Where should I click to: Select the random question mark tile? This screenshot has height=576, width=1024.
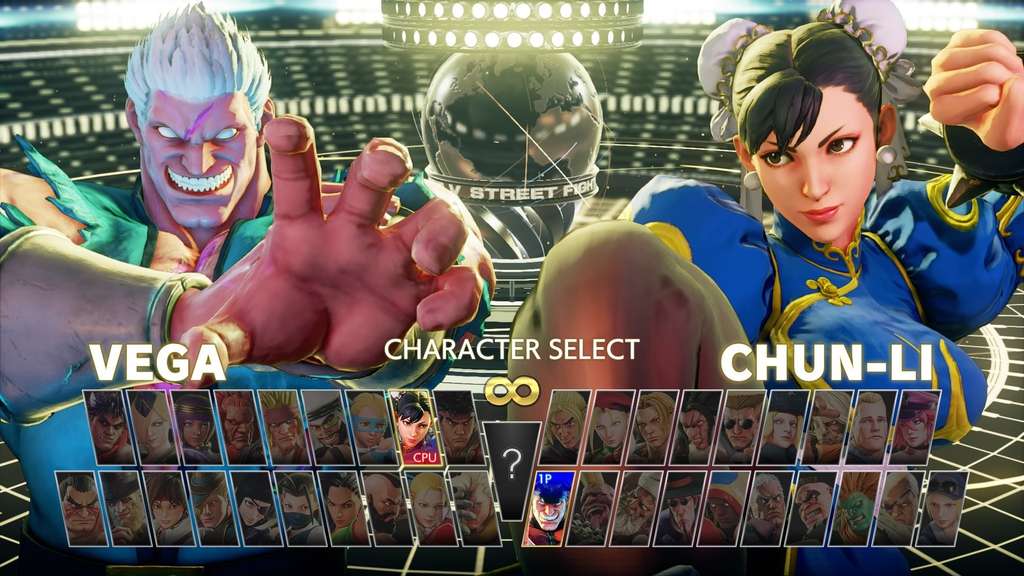coord(511,466)
